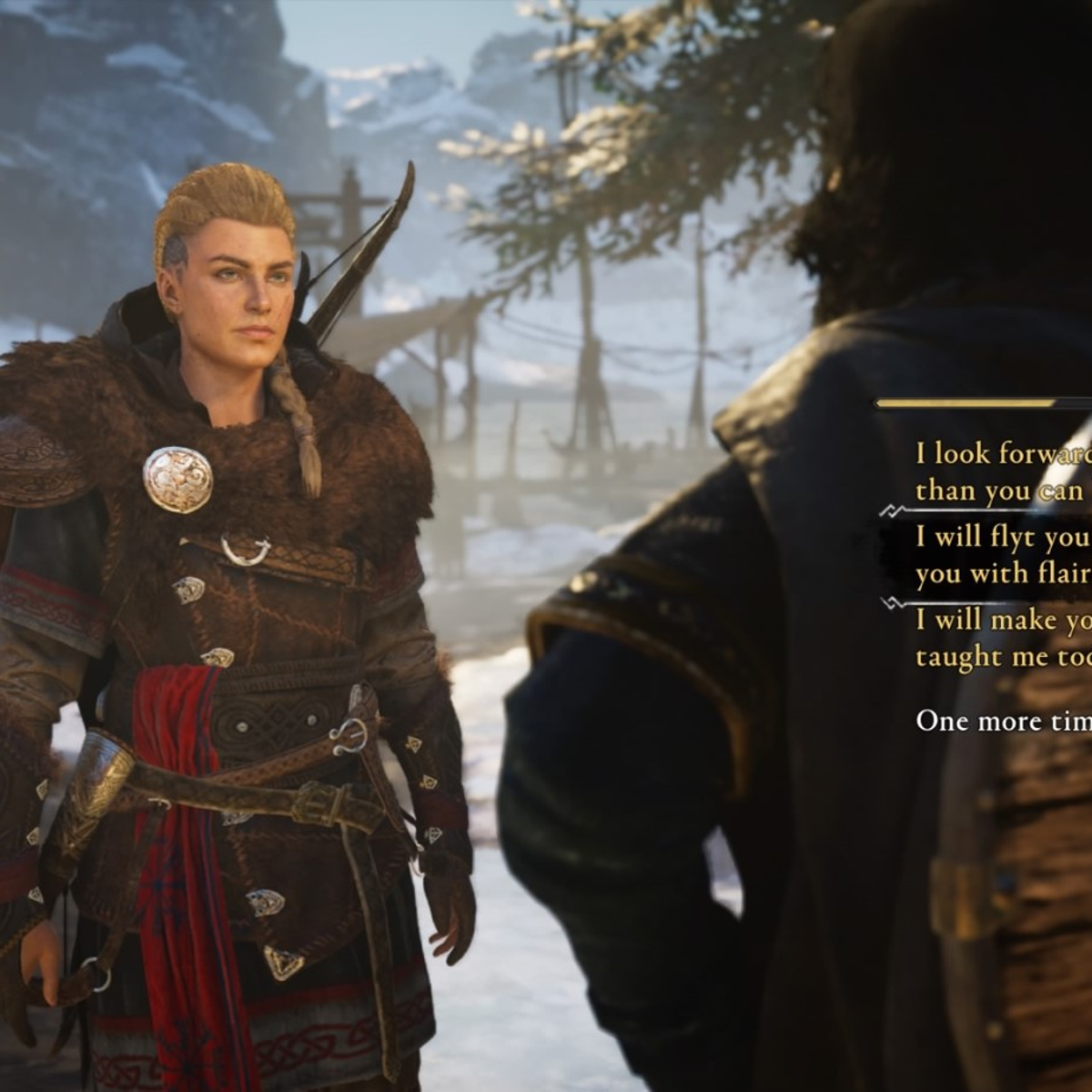Choose the "One more time" option
The width and height of the screenshot is (1092, 1092).
(x=1003, y=721)
